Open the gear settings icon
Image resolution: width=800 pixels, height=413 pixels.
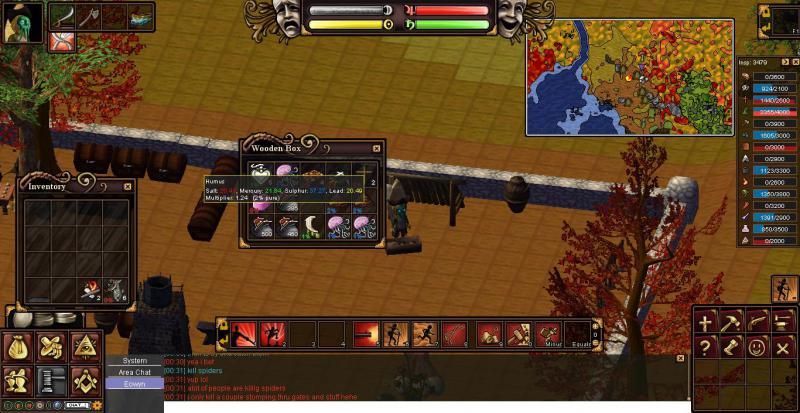[x=96, y=405]
